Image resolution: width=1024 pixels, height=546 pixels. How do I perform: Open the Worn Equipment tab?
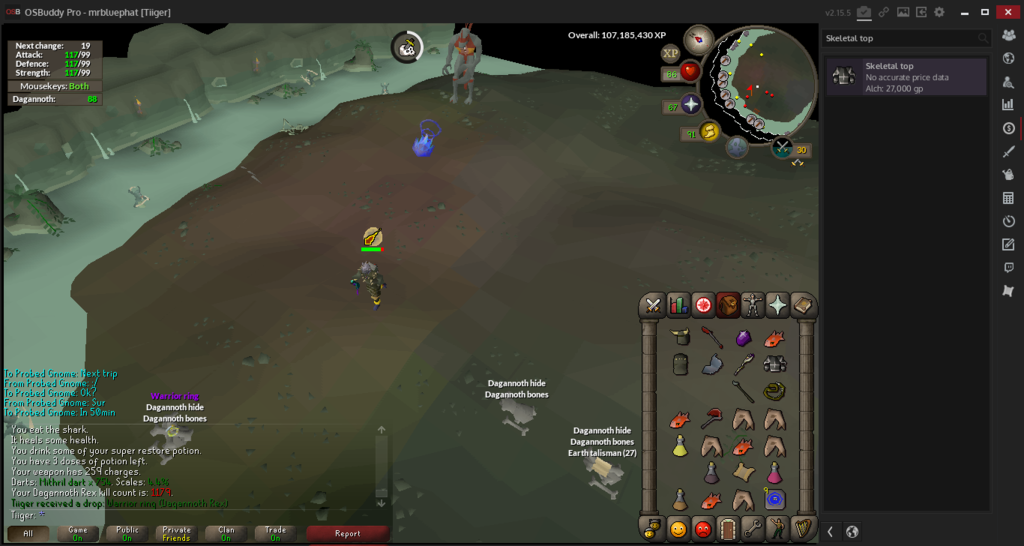[x=753, y=305]
